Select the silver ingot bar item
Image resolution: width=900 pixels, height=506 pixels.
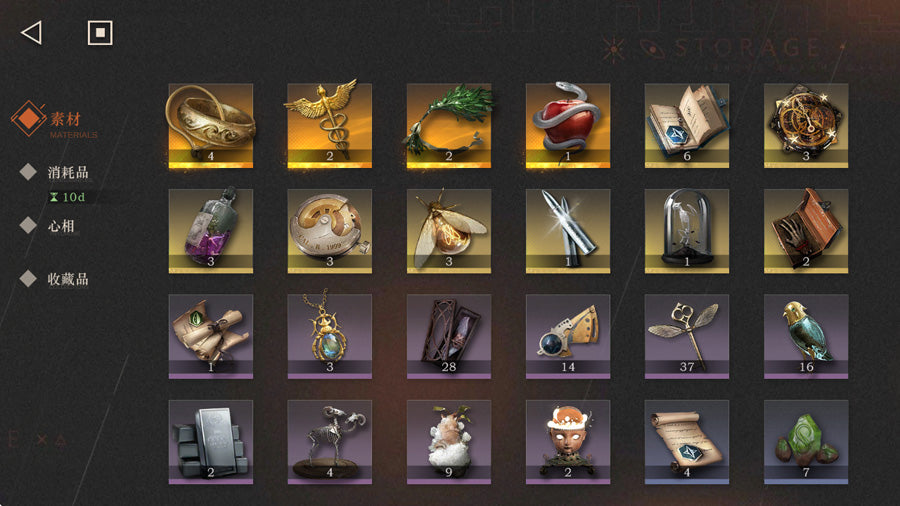click(211, 442)
